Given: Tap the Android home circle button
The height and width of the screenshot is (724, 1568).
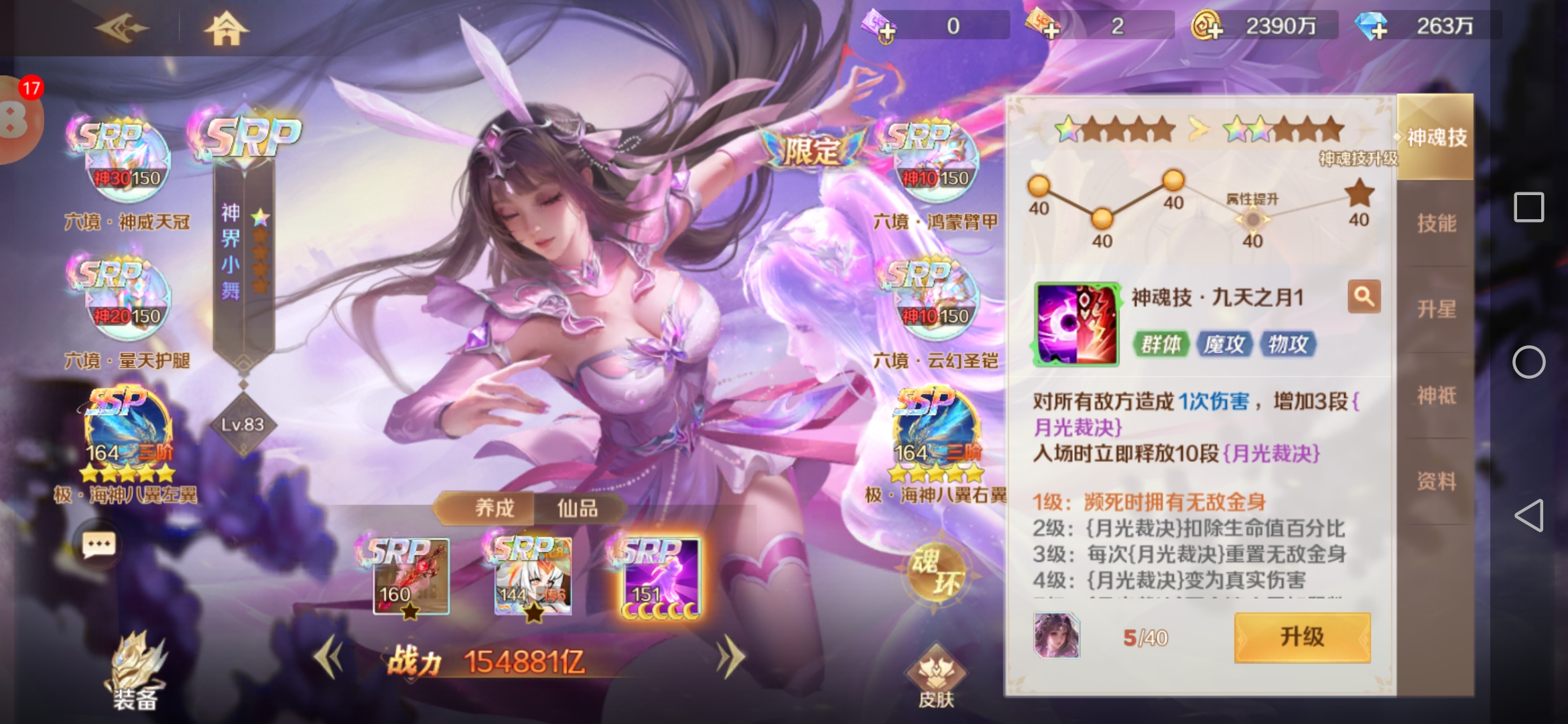Looking at the screenshot, I should (x=1528, y=362).
